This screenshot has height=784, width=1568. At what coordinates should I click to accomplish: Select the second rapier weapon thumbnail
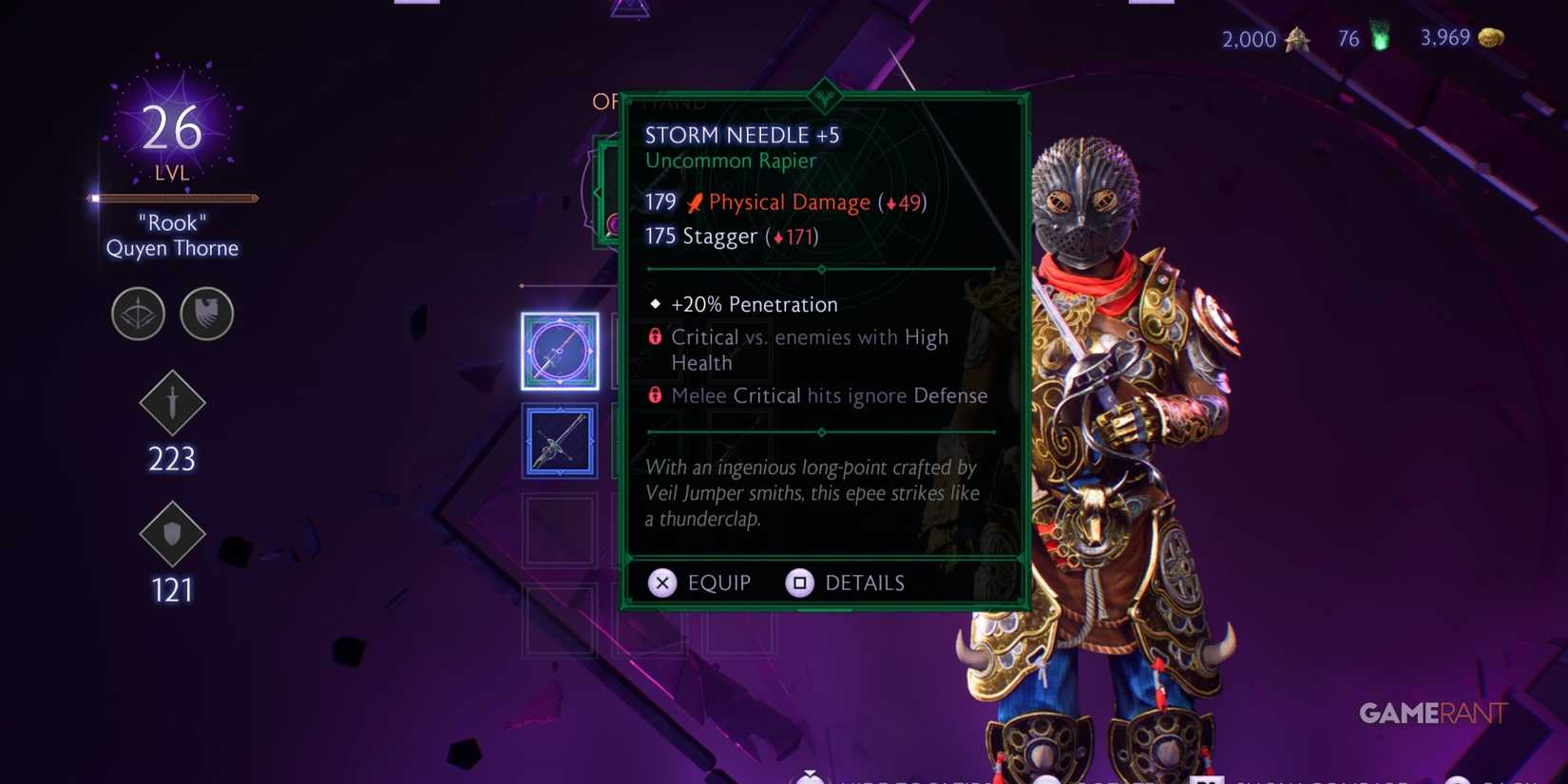click(559, 441)
